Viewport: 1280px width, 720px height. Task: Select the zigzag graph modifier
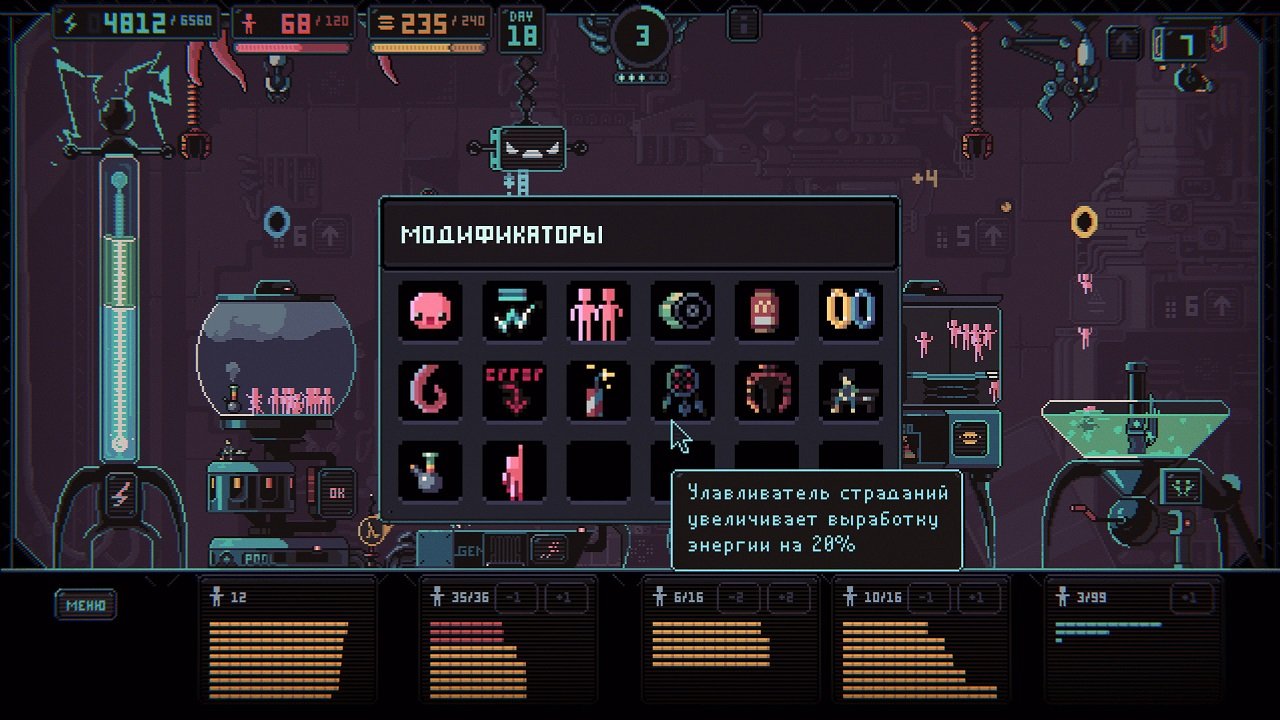514,311
